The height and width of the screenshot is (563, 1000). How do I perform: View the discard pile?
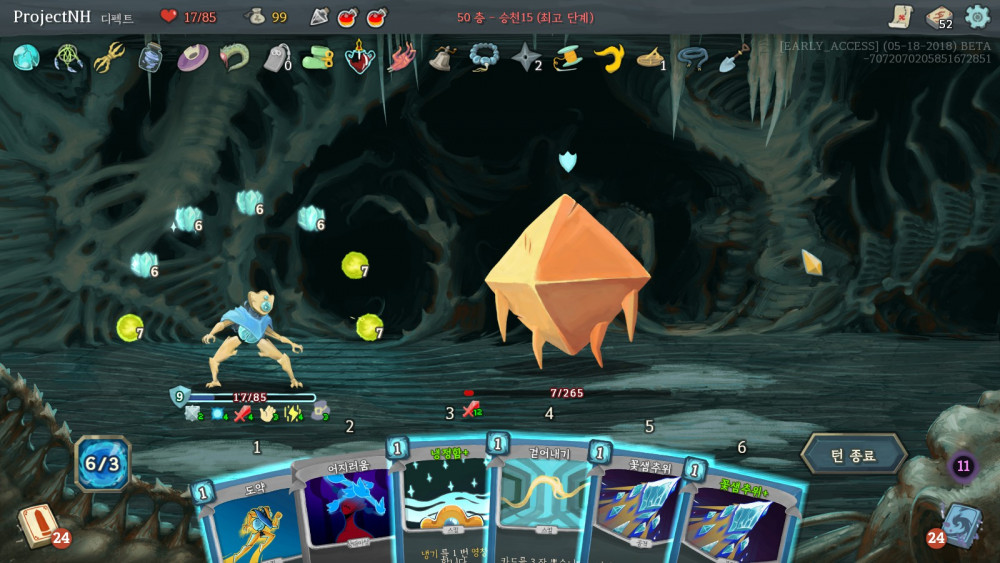coord(961,526)
